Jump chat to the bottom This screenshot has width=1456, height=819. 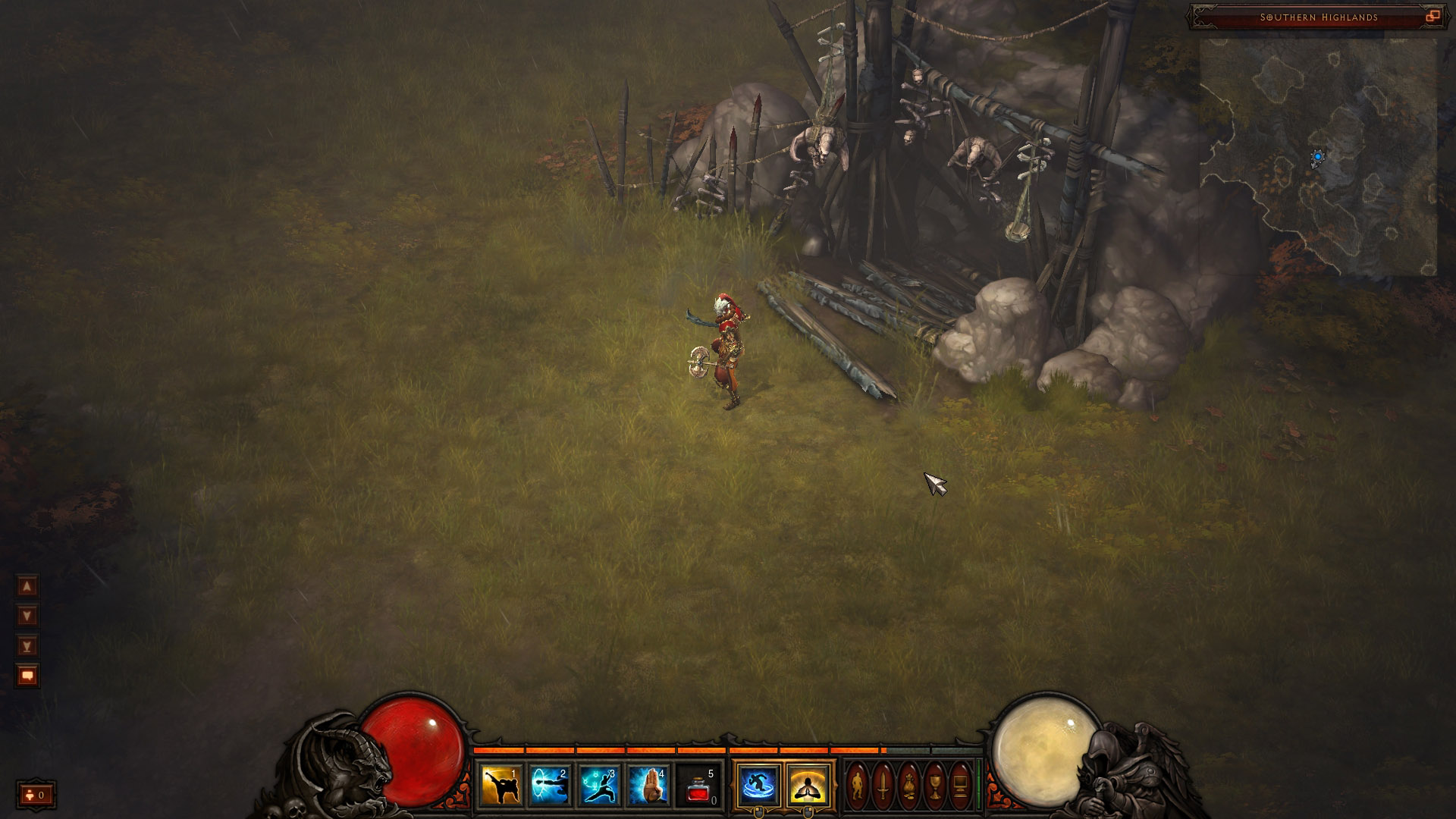coord(27,646)
